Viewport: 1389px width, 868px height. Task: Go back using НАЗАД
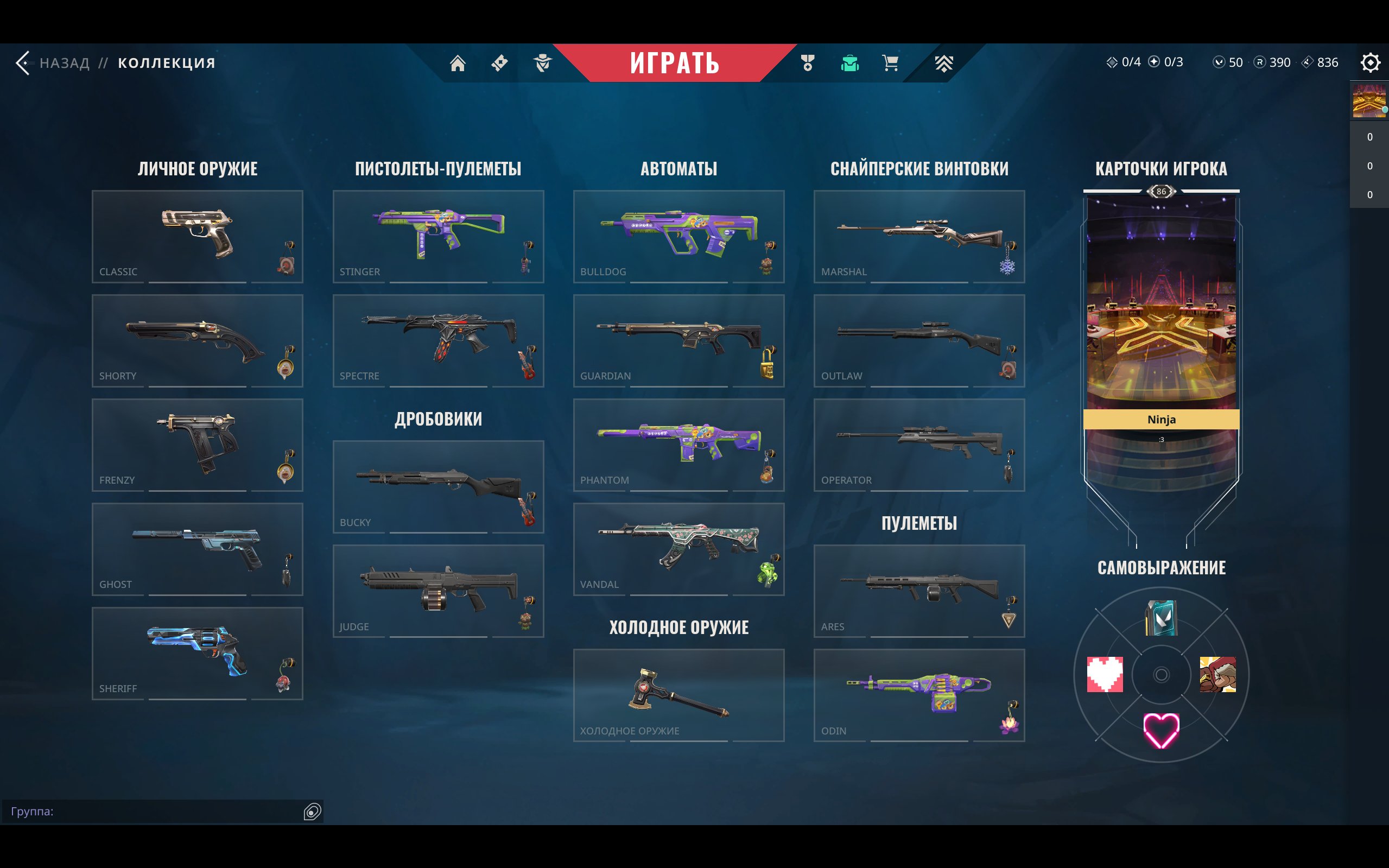tap(64, 62)
